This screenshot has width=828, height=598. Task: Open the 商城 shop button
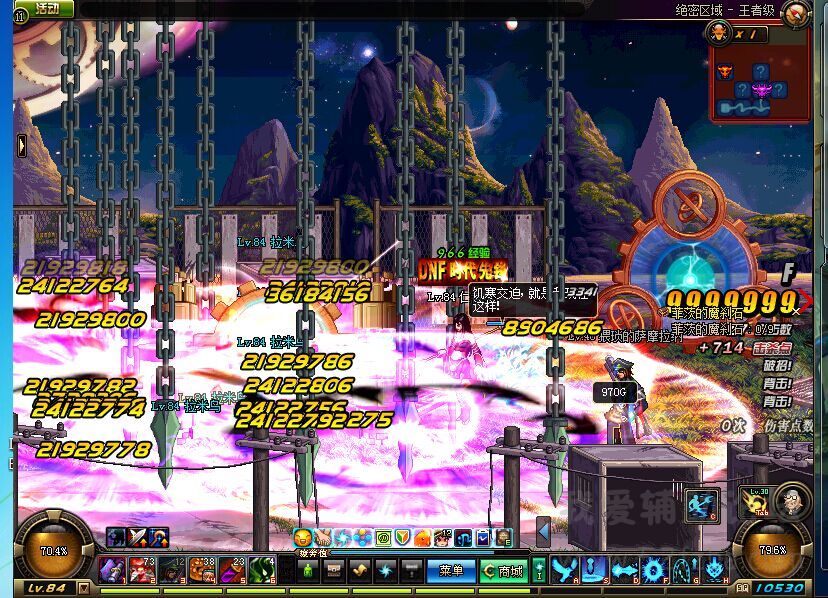[x=504, y=571]
